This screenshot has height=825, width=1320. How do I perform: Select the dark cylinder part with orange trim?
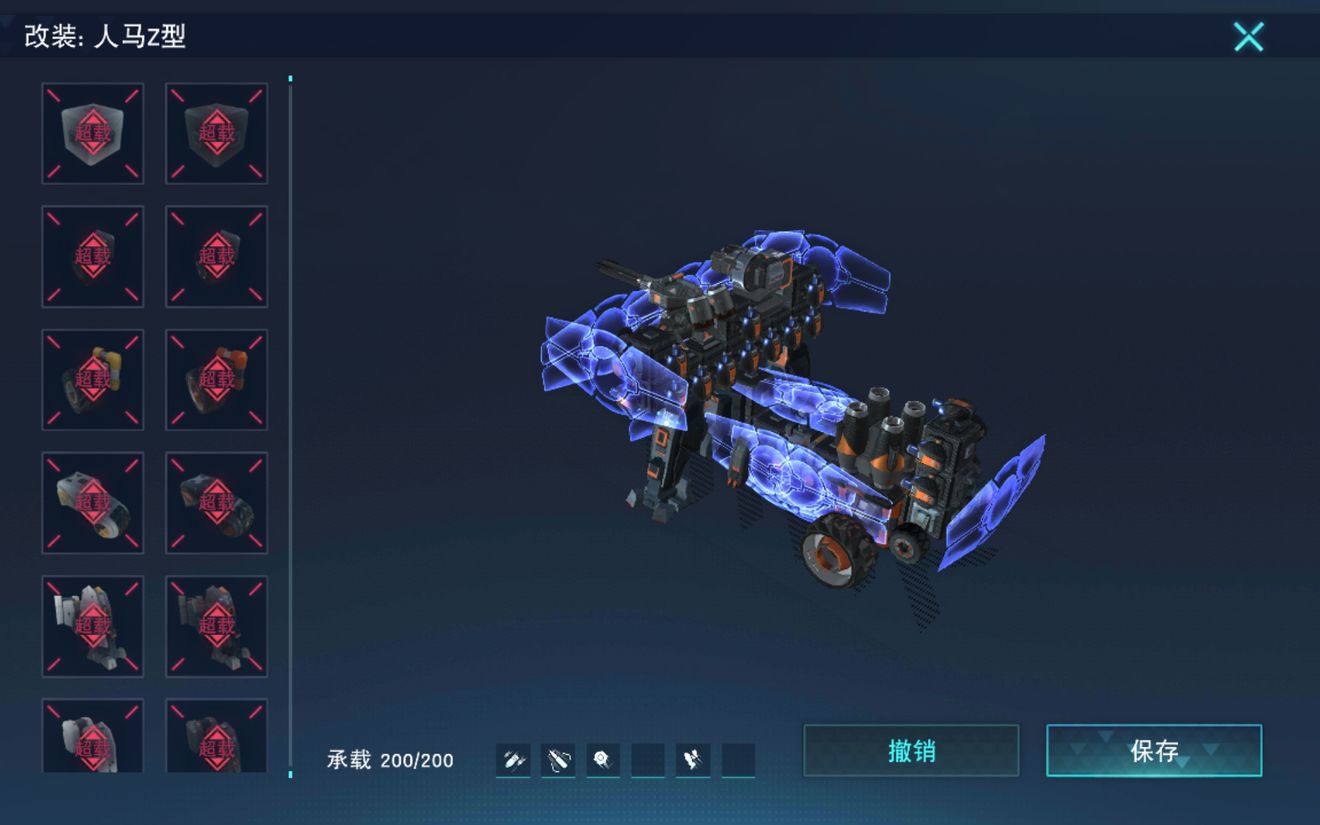pyautogui.click(x=216, y=502)
